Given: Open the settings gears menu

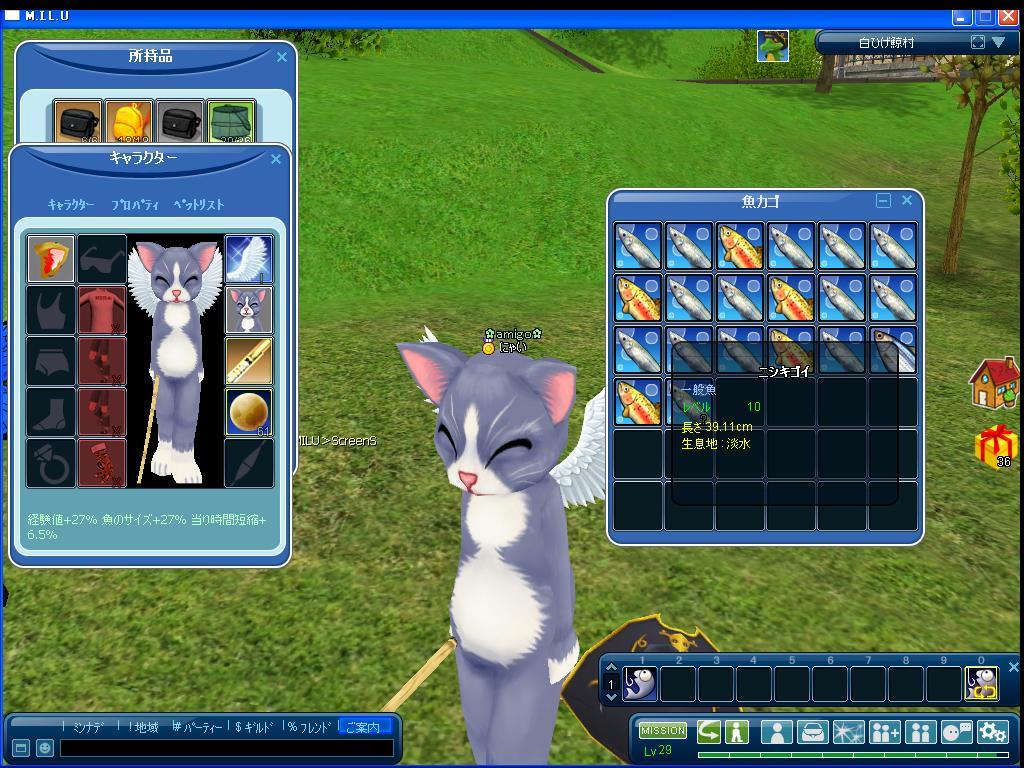Looking at the screenshot, I should 993,731.
